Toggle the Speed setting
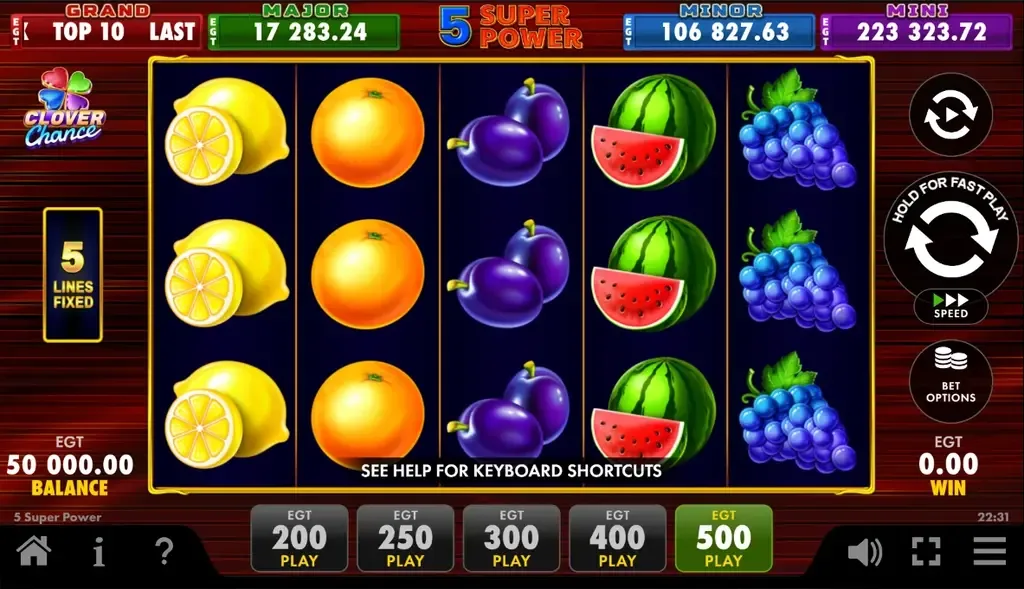1024x589 pixels. [x=950, y=306]
